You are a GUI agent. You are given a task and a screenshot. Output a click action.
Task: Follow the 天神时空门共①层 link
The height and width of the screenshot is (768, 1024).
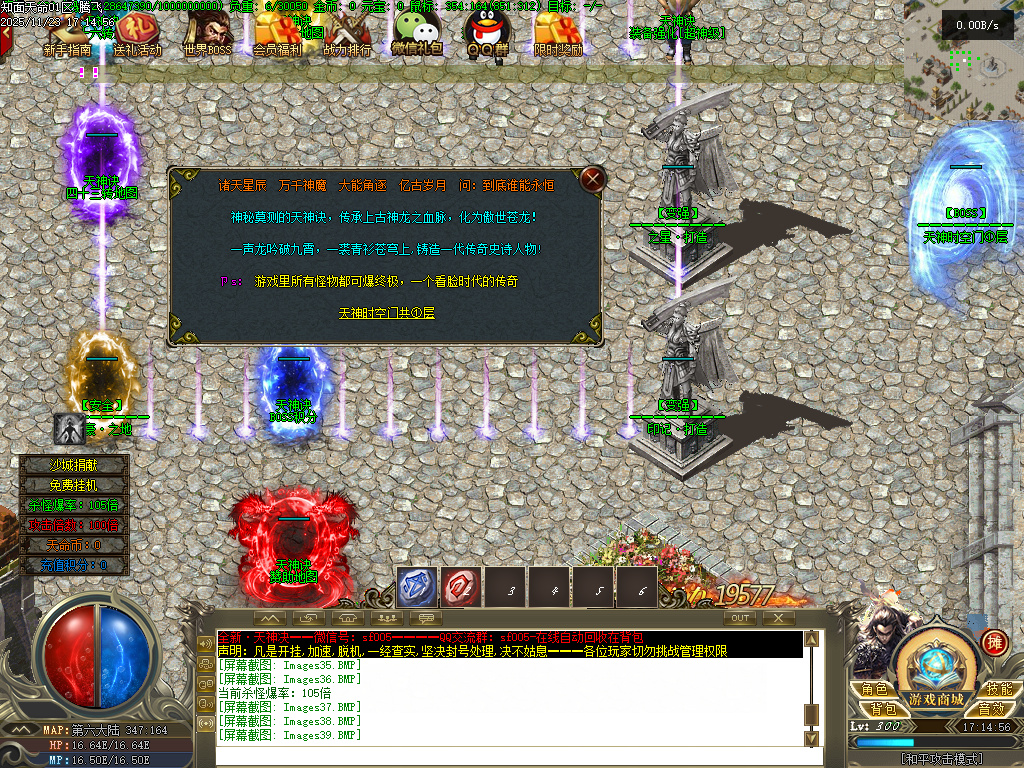tap(386, 313)
